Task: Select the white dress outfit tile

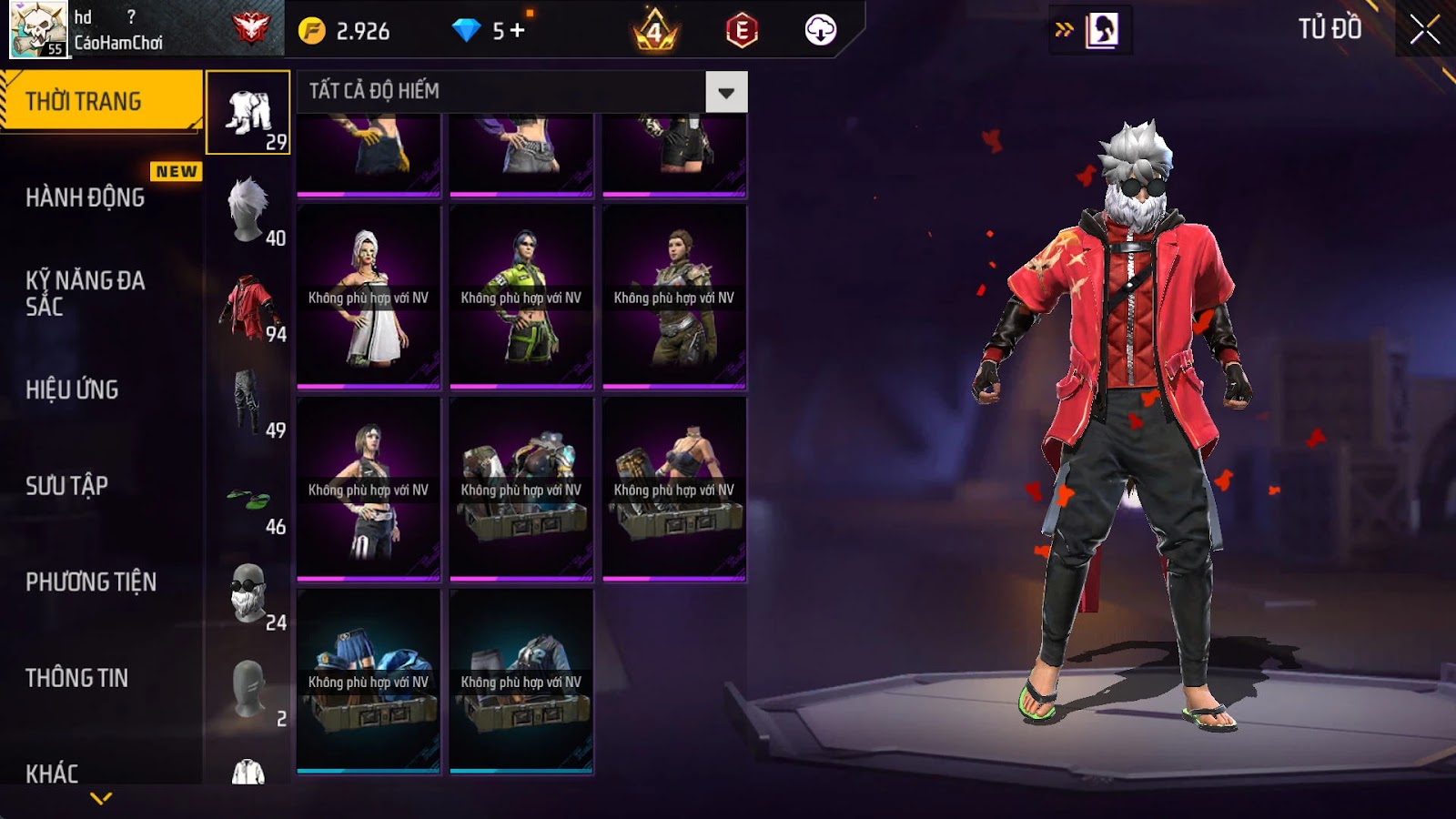Action: (x=369, y=297)
